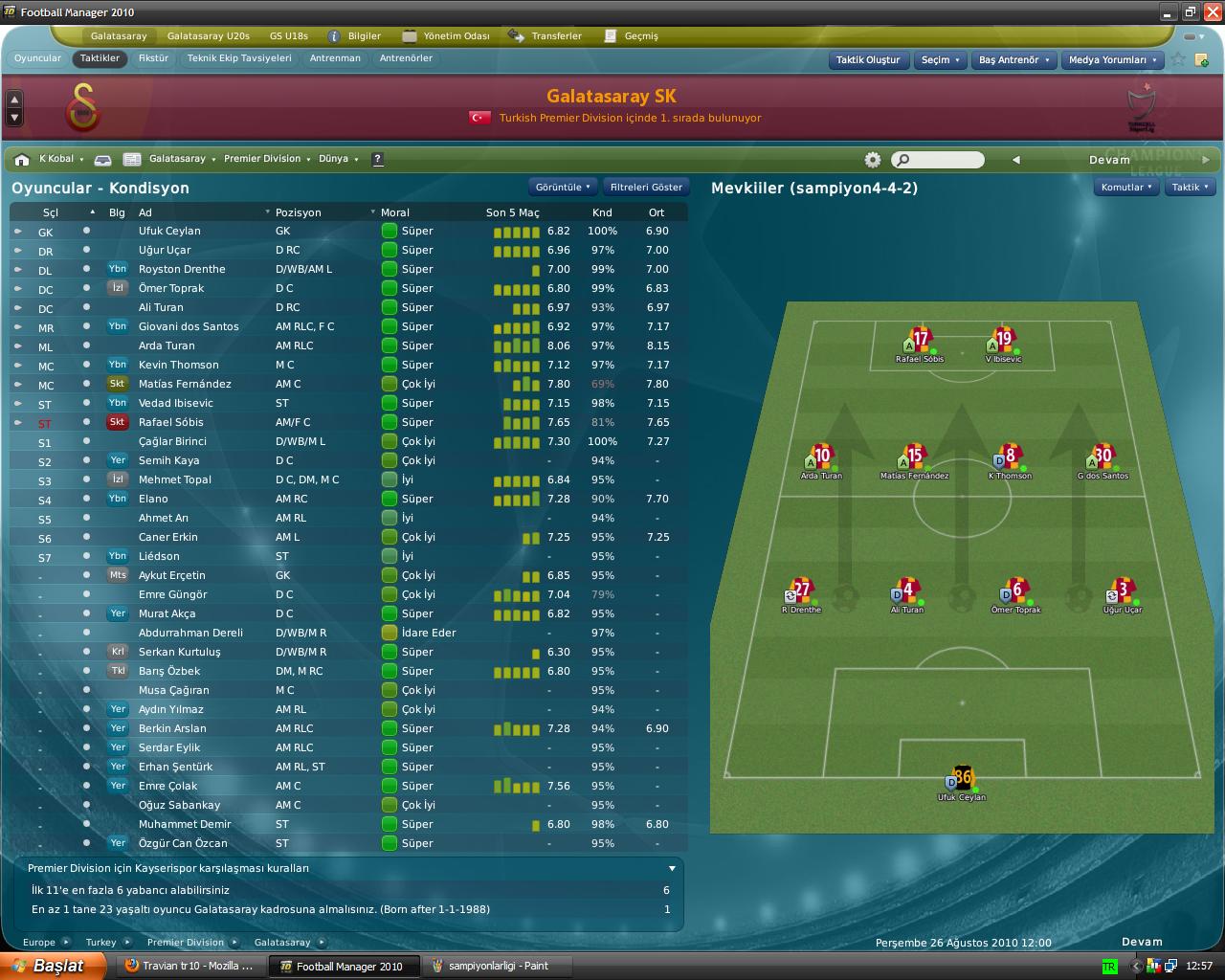Sort the squad by the Moral column
The image size is (1225, 980).
coord(395,212)
